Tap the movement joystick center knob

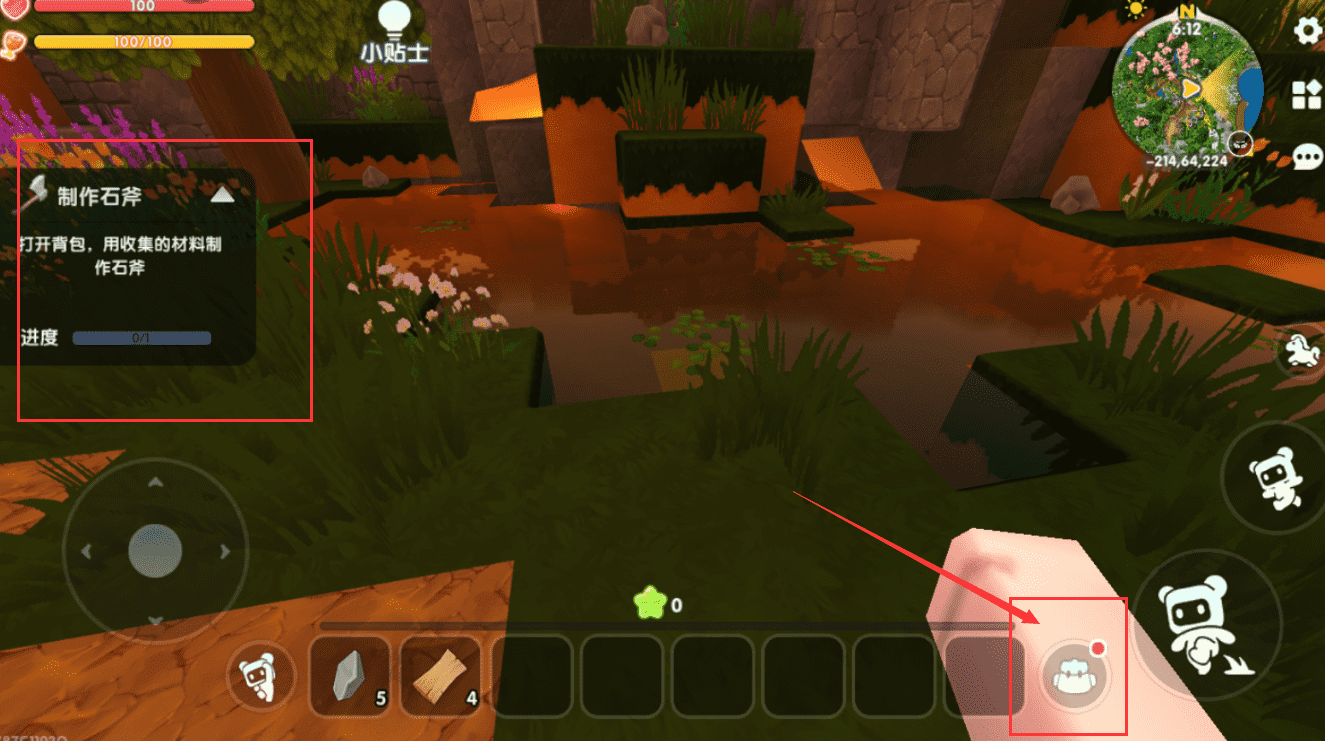(155, 550)
